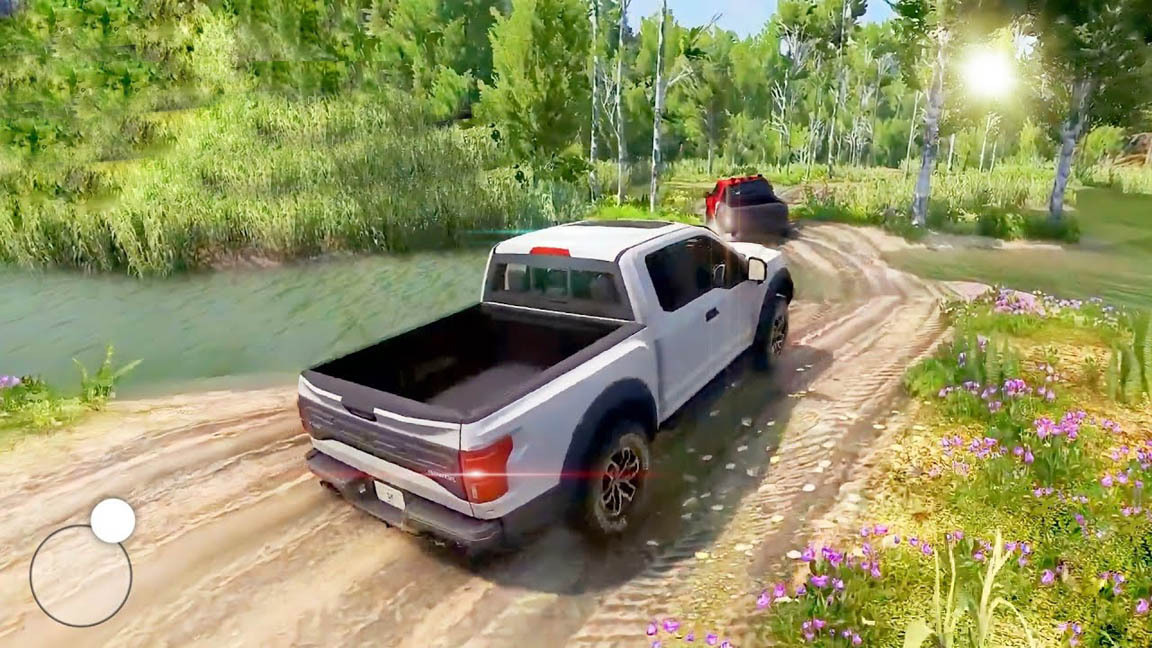This screenshot has width=1152, height=648.
Task: Click the center of the joystick ring
Action: click(x=81, y=575)
